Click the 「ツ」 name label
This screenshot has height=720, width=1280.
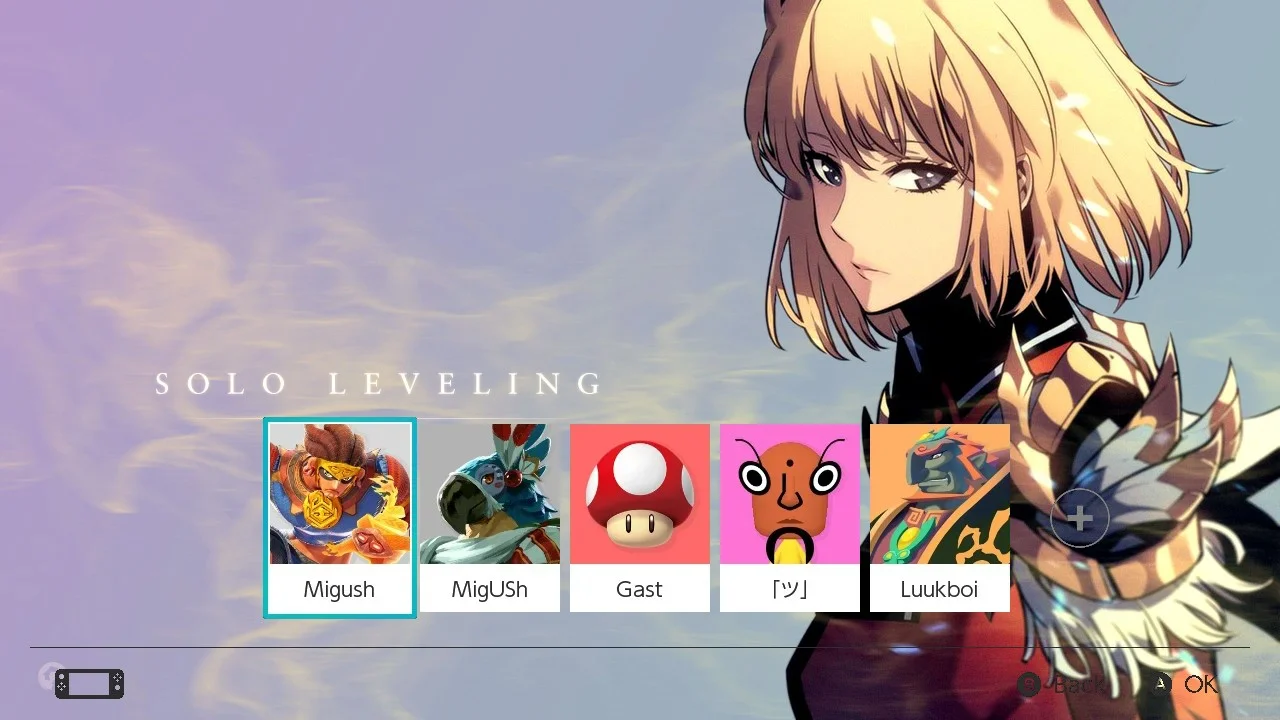pos(790,589)
